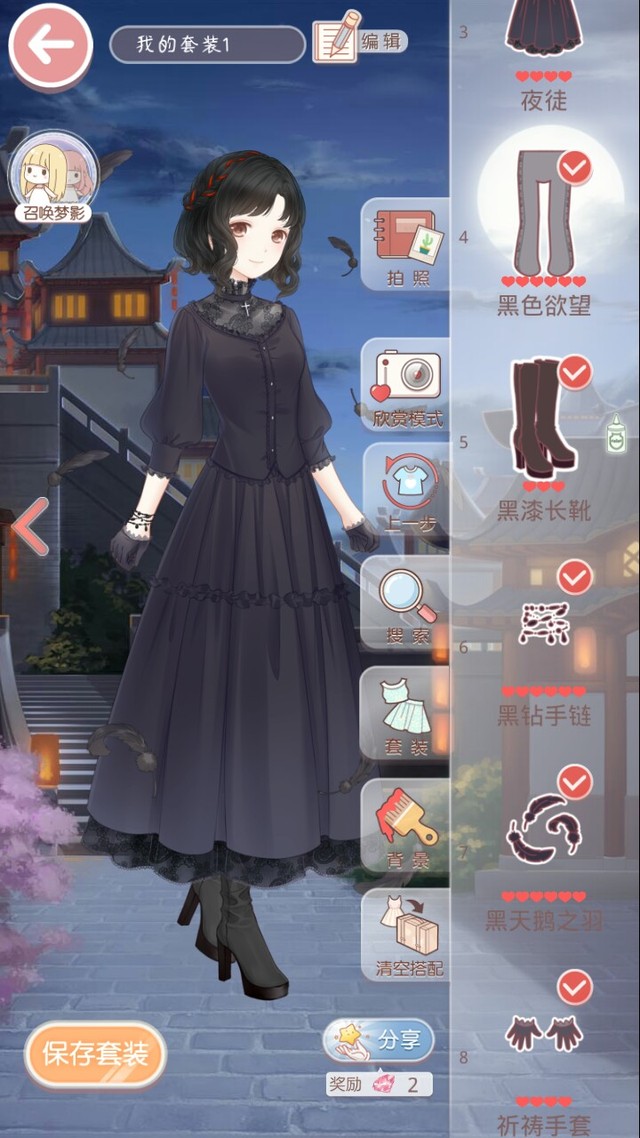640x1138 pixels.
Task: Tap the green bottle icon beside boots
Action: (x=616, y=435)
